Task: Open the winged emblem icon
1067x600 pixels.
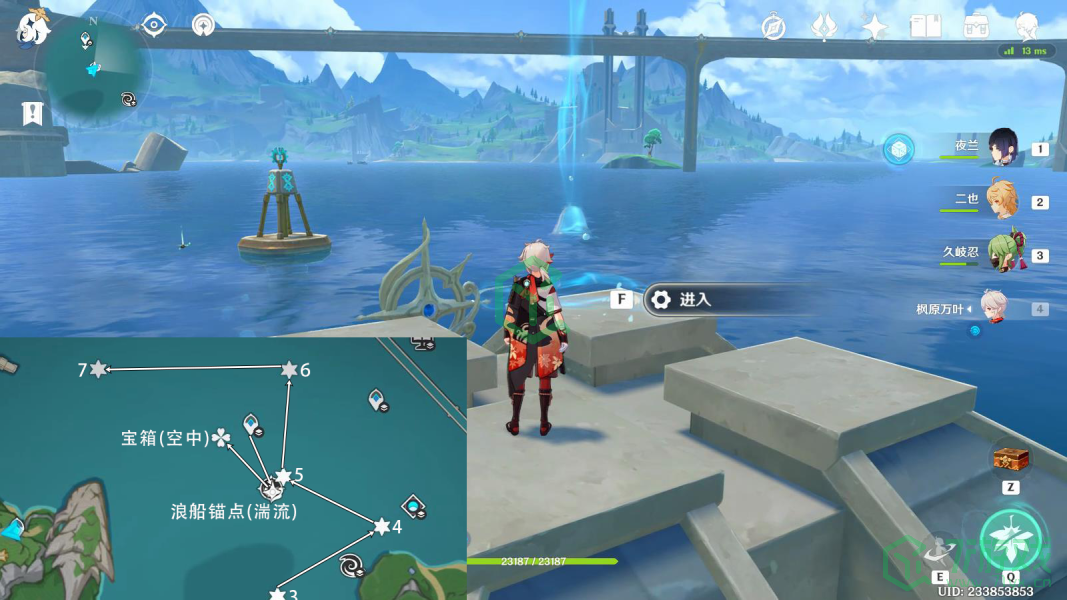Action: pyautogui.click(x=824, y=27)
